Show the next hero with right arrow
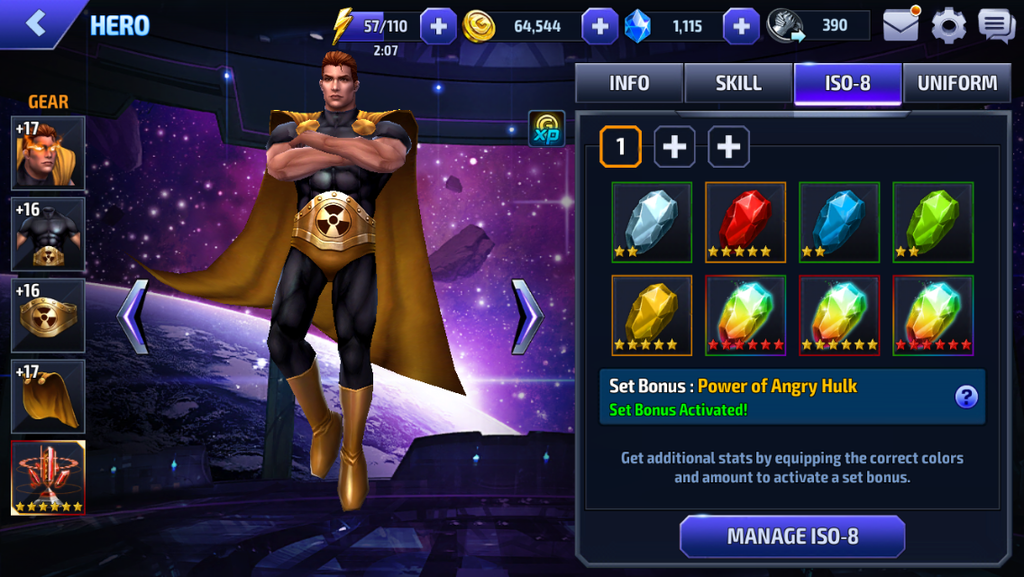This screenshot has width=1024, height=577. pyautogui.click(x=527, y=317)
